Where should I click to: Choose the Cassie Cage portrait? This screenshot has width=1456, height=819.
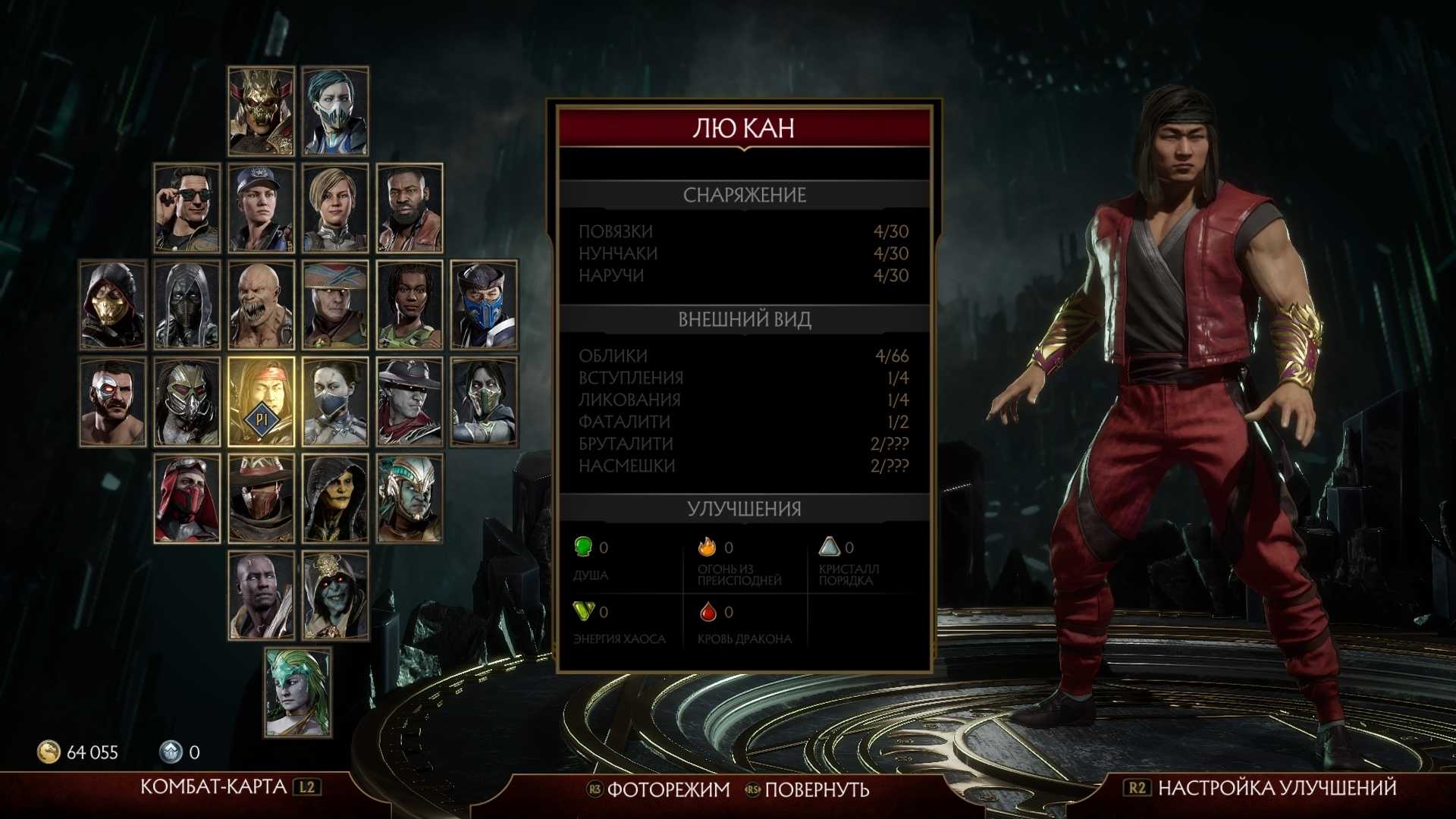pyautogui.click(x=335, y=208)
